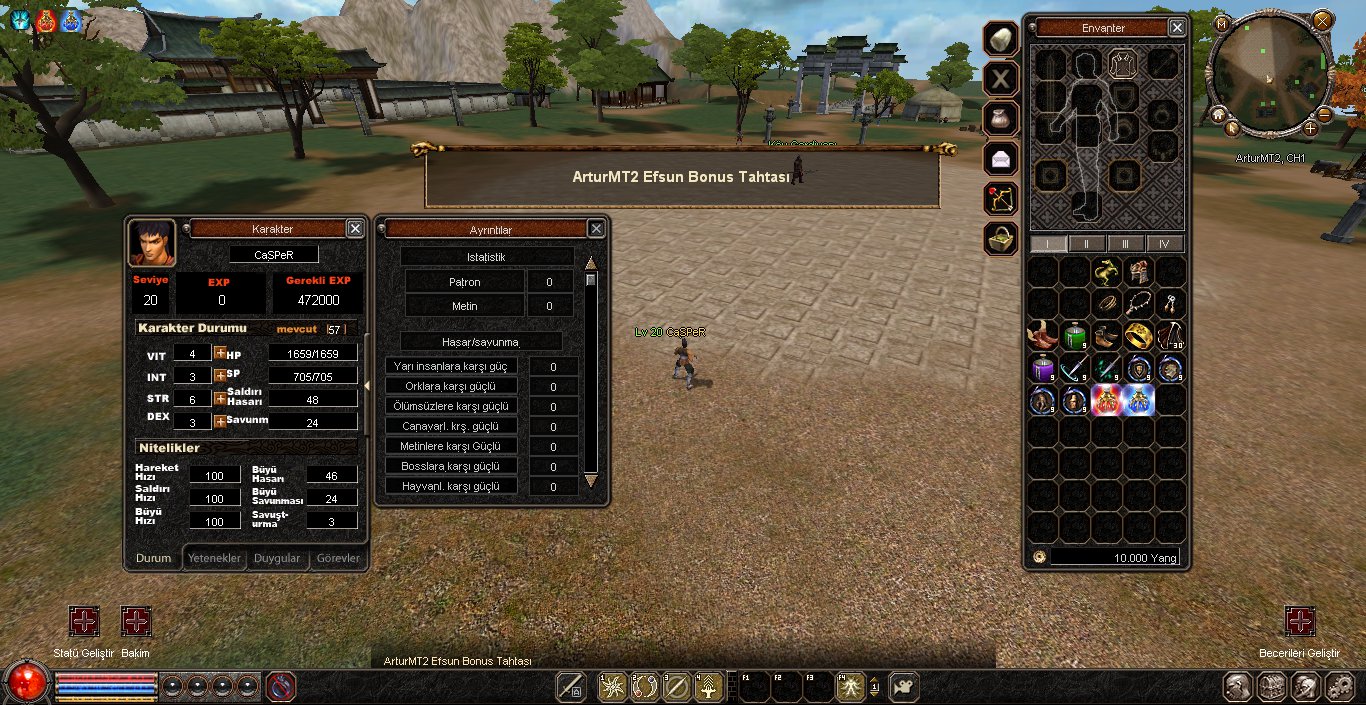Increase the STR stat by one
1366x705 pixels.
tap(220, 399)
